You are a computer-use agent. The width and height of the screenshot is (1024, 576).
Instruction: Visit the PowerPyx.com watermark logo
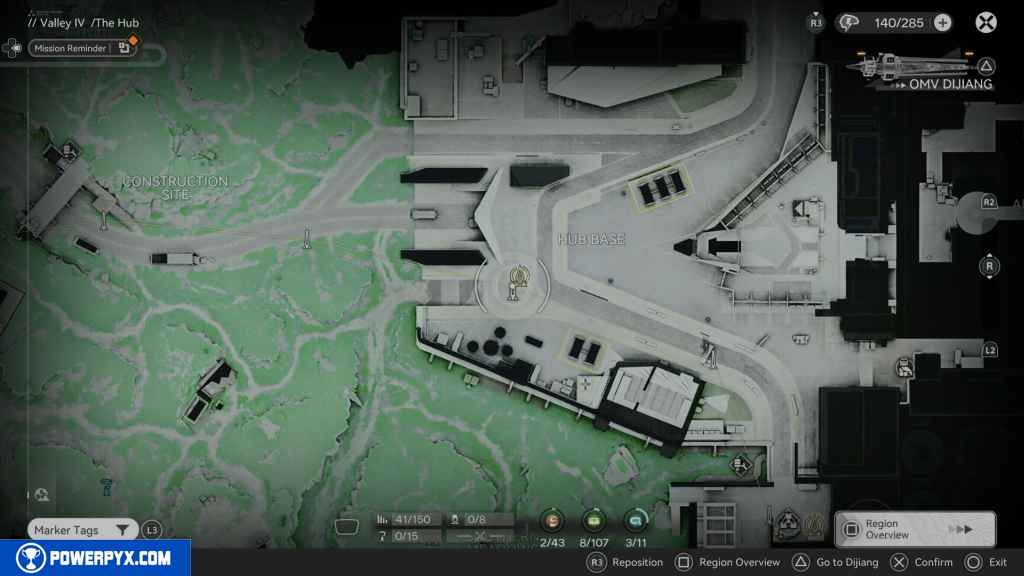95,558
